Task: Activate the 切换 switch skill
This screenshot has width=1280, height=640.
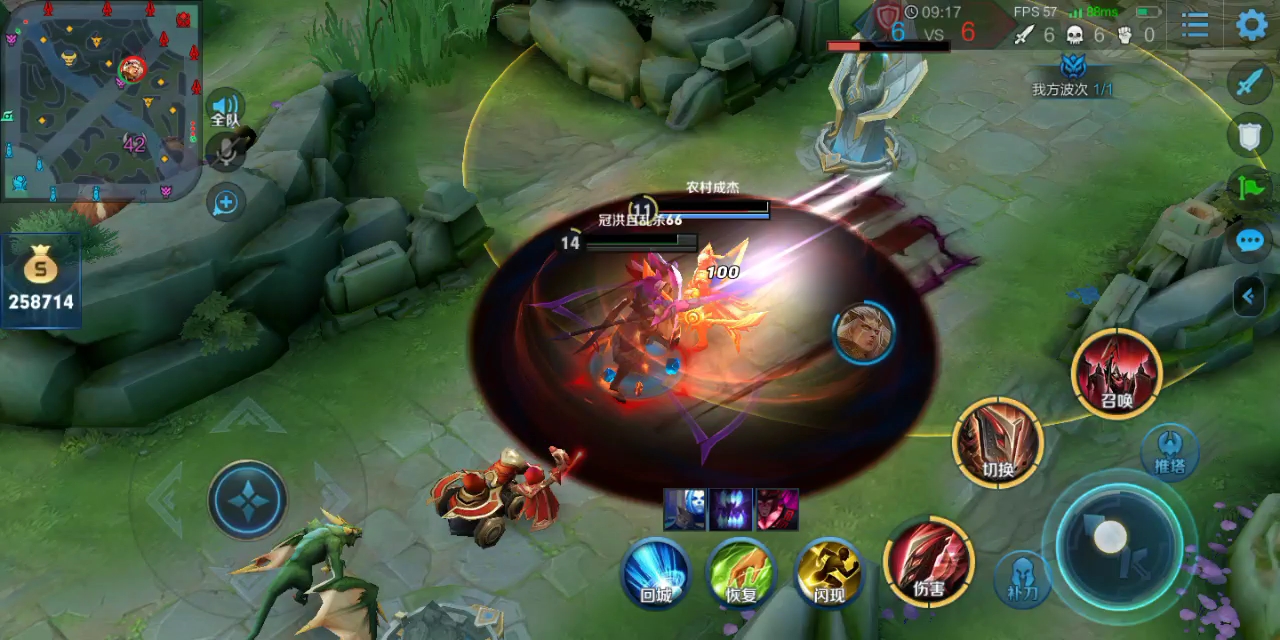Action: click(998, 442)
